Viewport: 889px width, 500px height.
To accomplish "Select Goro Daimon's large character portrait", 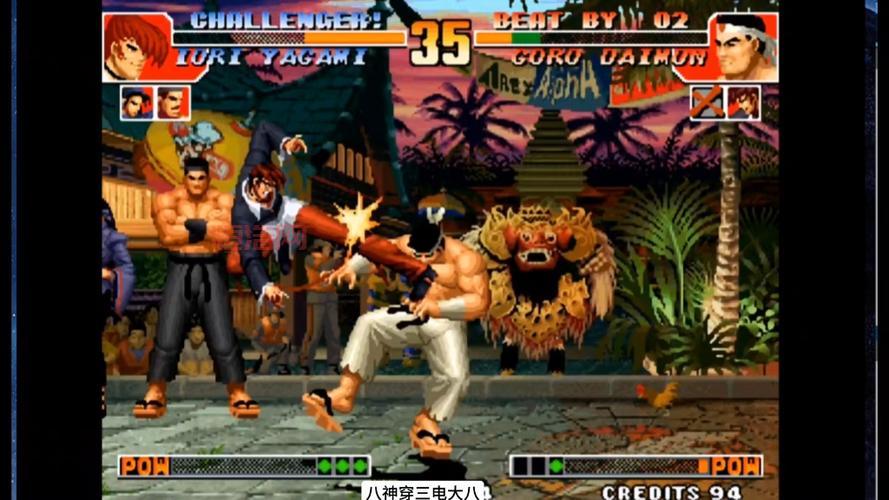I will pos(743,47).
